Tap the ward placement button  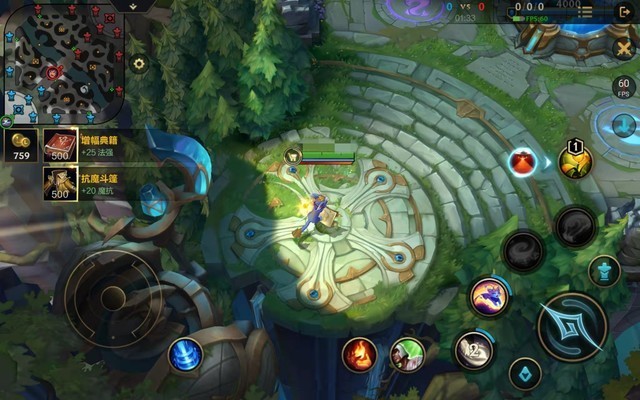(x=525, y=374)
